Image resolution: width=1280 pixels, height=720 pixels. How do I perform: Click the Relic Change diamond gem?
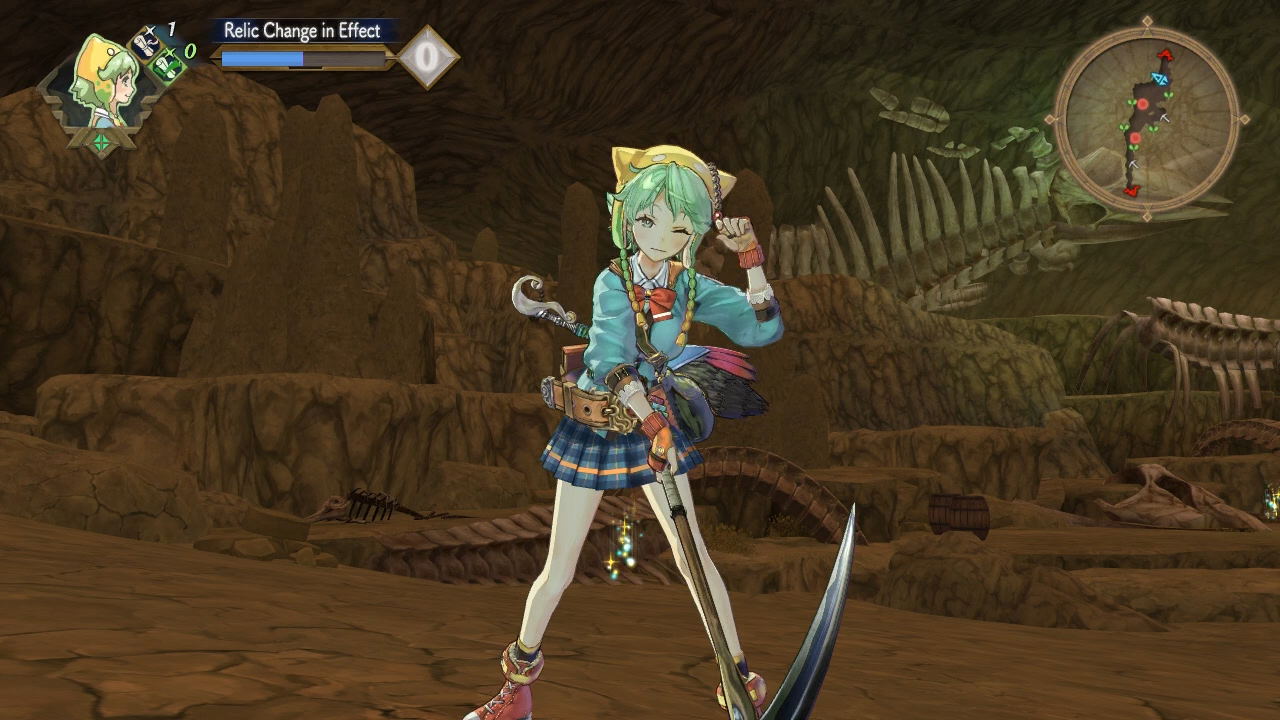427,57
